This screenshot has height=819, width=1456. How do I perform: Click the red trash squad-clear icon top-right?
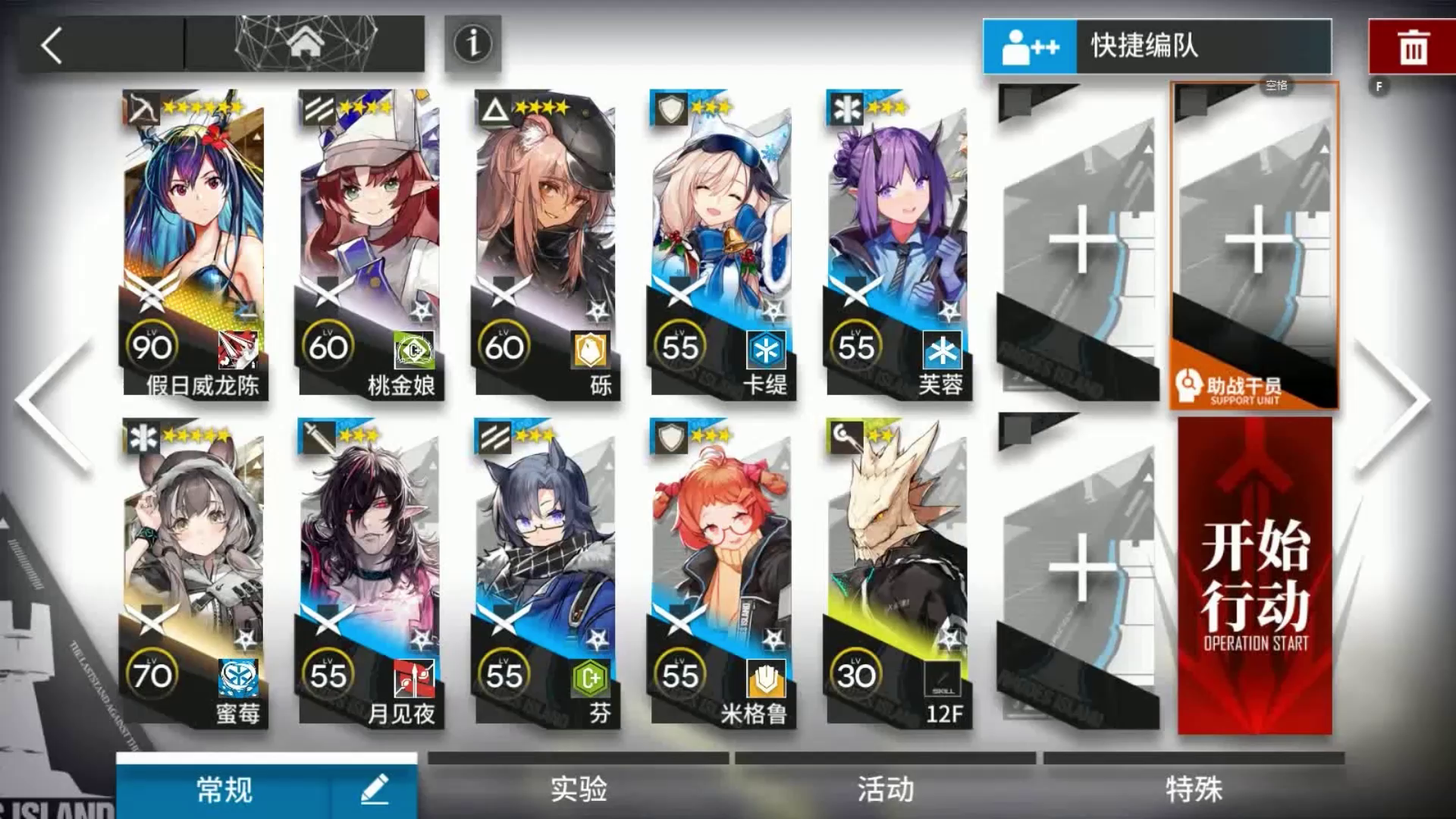pos(1412,45)
